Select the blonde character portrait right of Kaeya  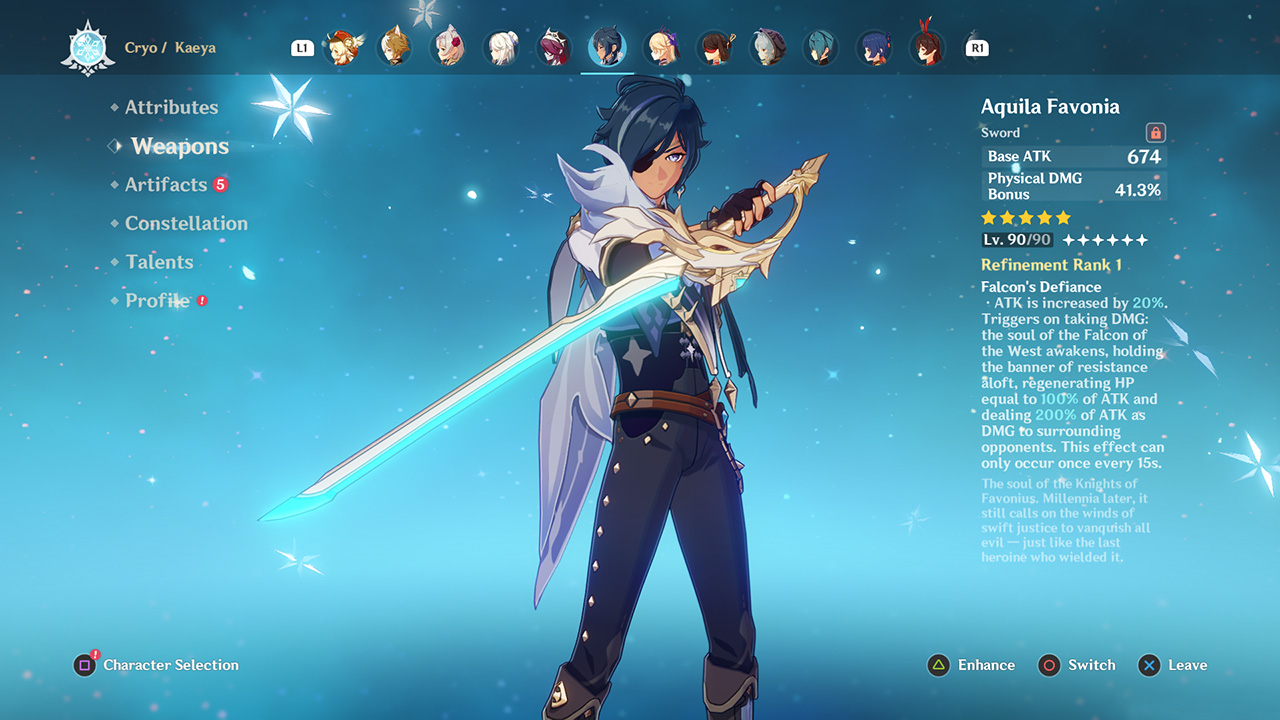click(x=663, y=47)
